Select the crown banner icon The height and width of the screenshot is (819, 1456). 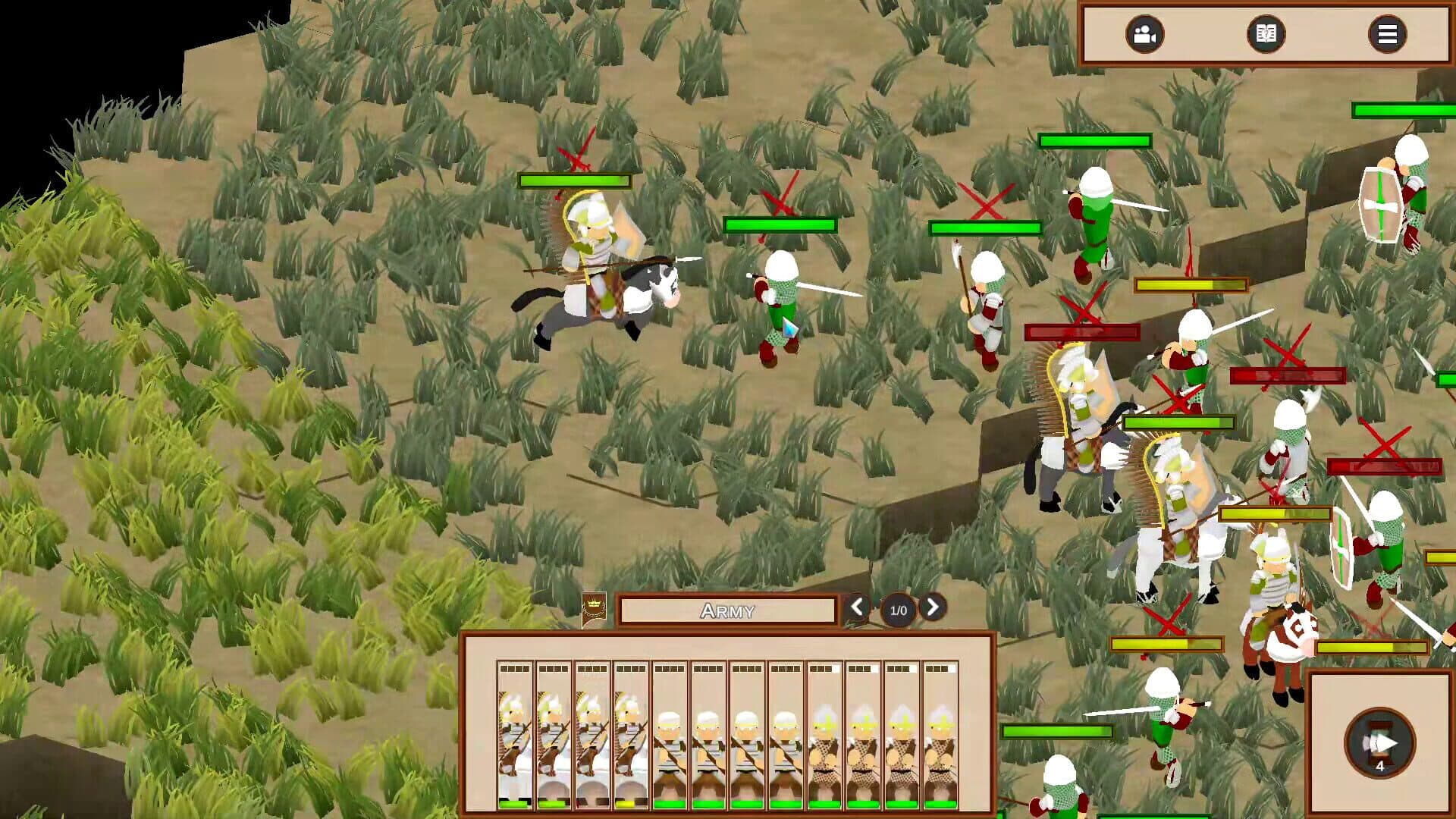tap(594, 610)
